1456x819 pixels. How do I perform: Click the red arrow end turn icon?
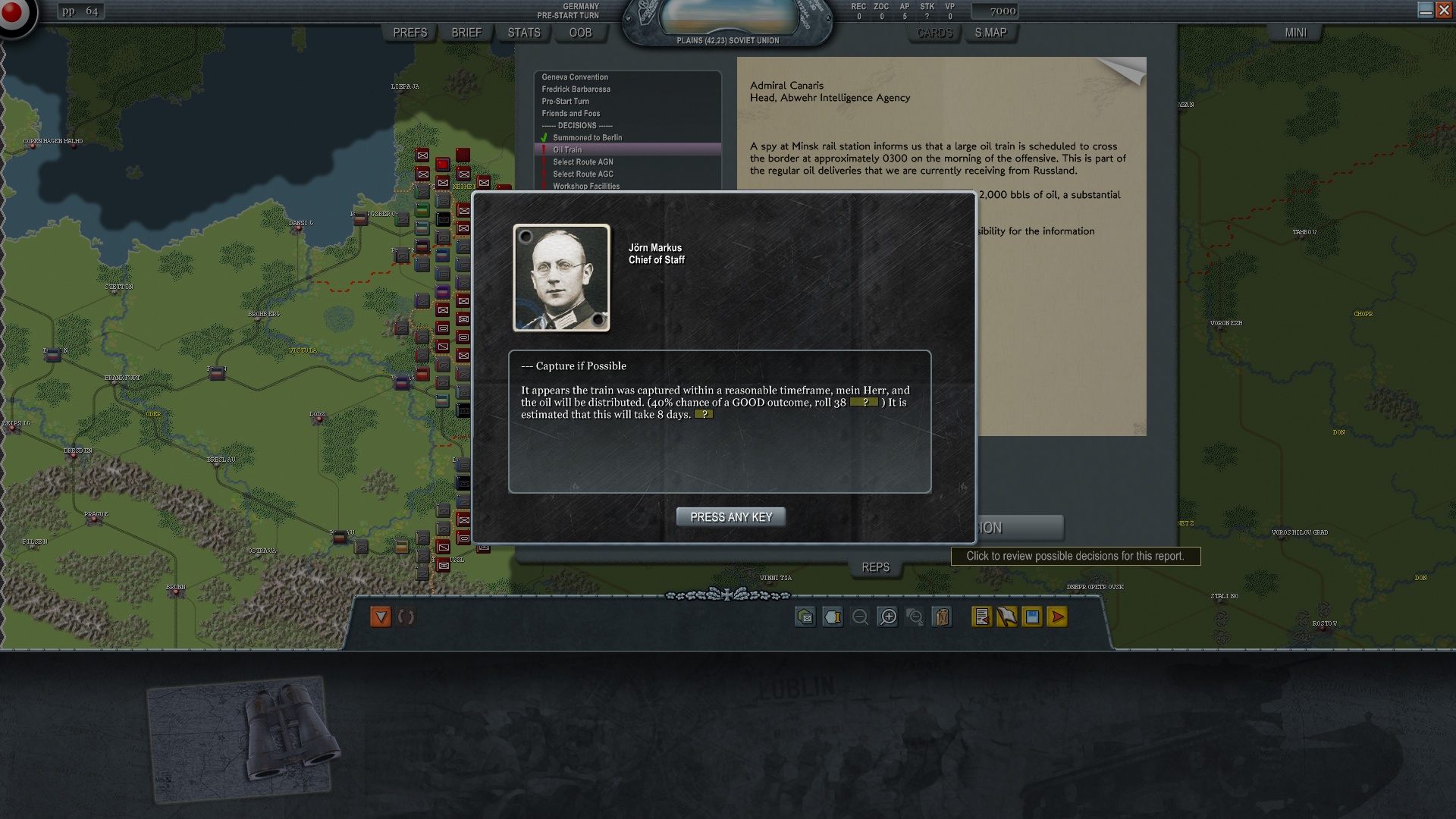tap(1057, 617)
